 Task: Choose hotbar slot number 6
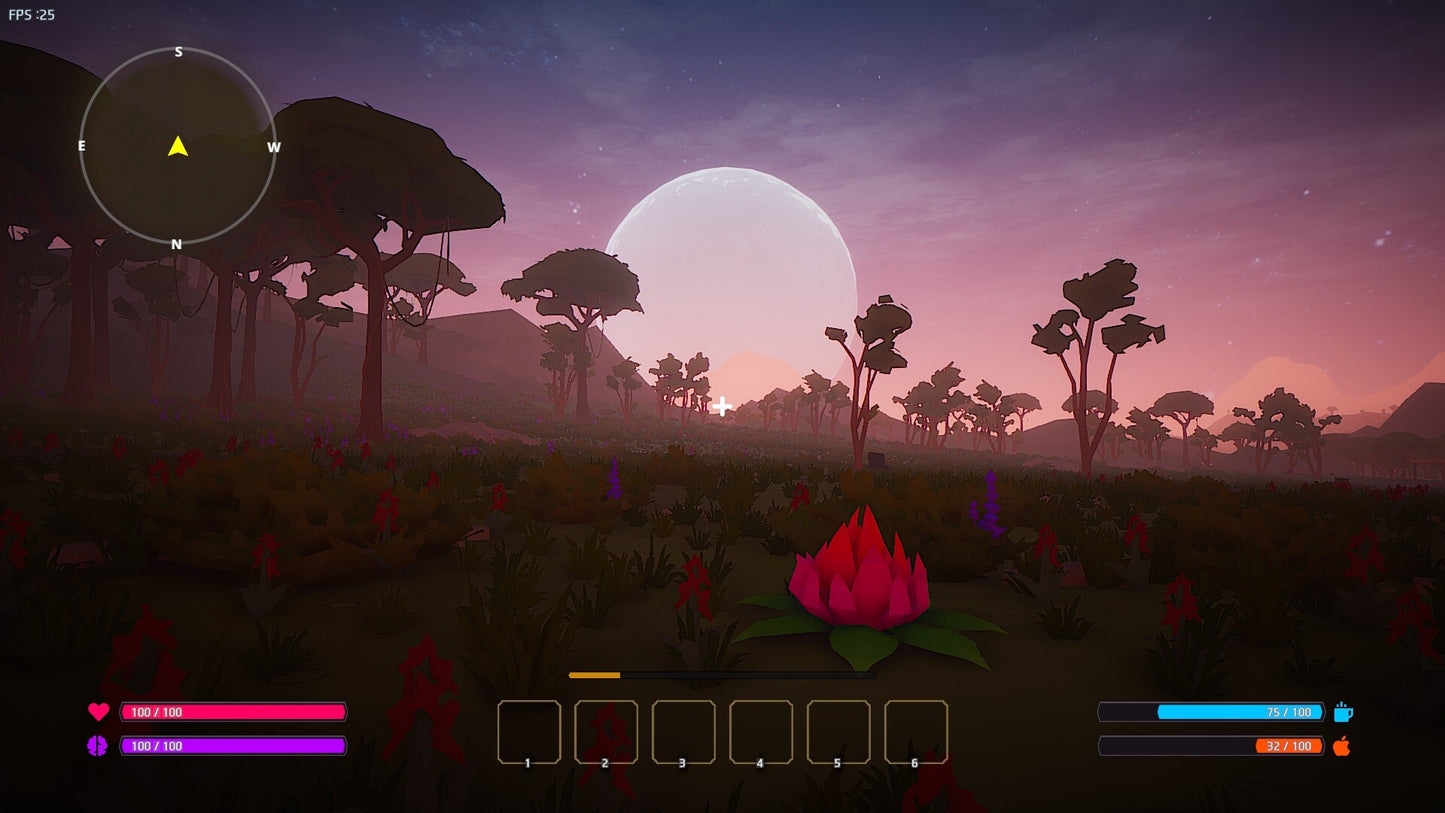(x=916, y=732)
